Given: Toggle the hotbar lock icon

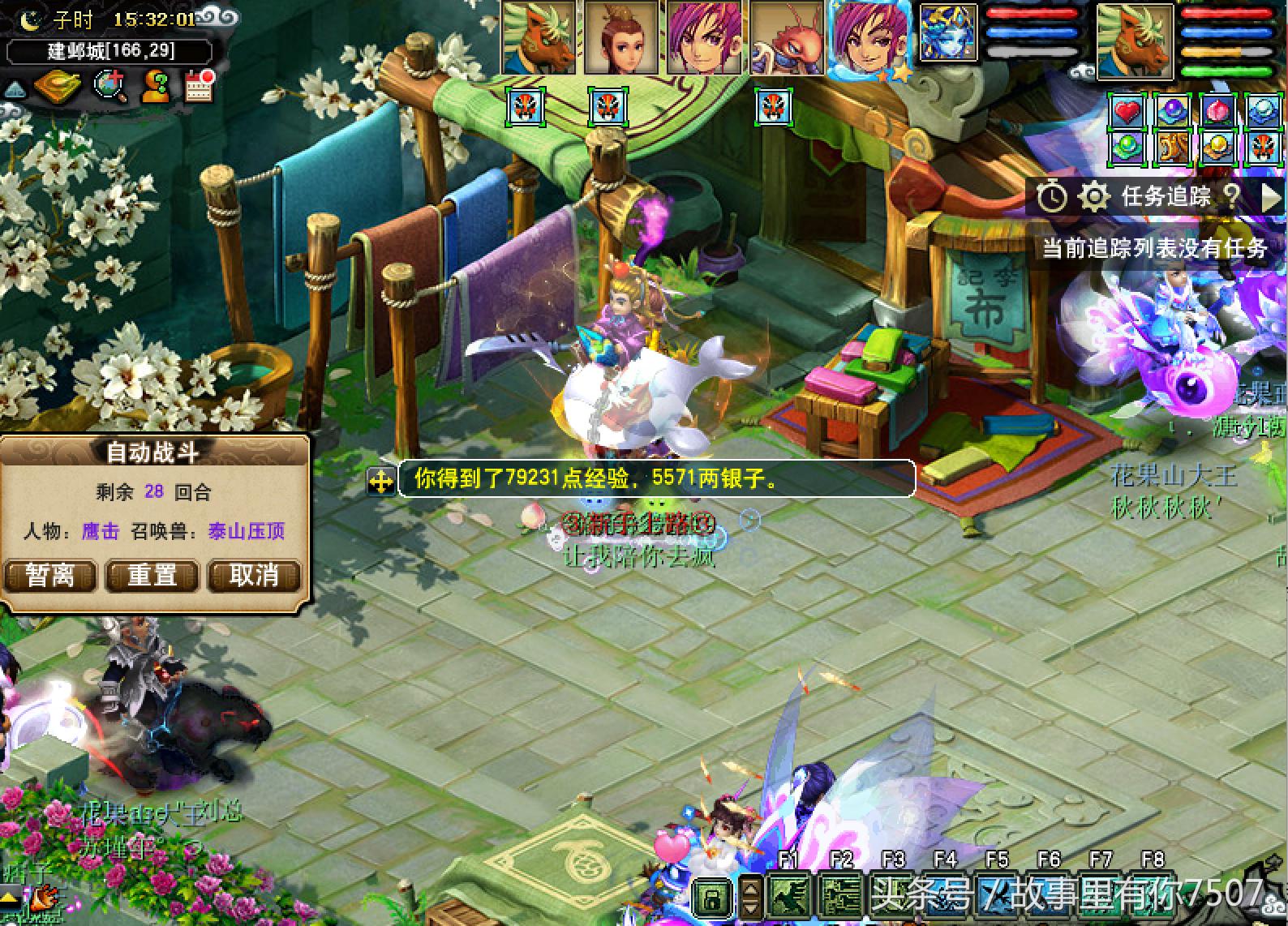Looking at the screenshot, I should click(714, 897).
